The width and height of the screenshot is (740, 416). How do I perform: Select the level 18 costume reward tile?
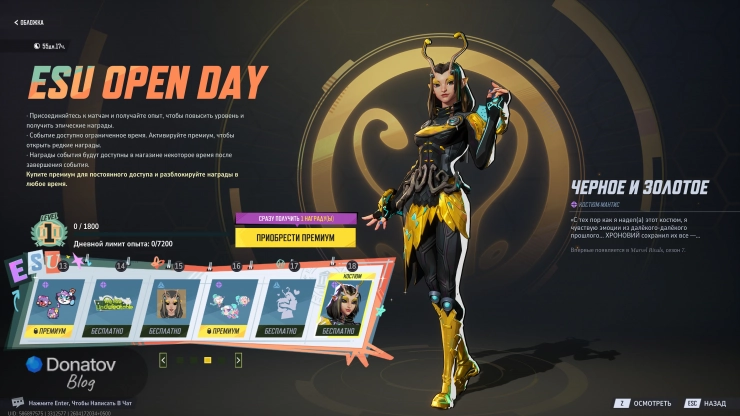tap(344, 302)
